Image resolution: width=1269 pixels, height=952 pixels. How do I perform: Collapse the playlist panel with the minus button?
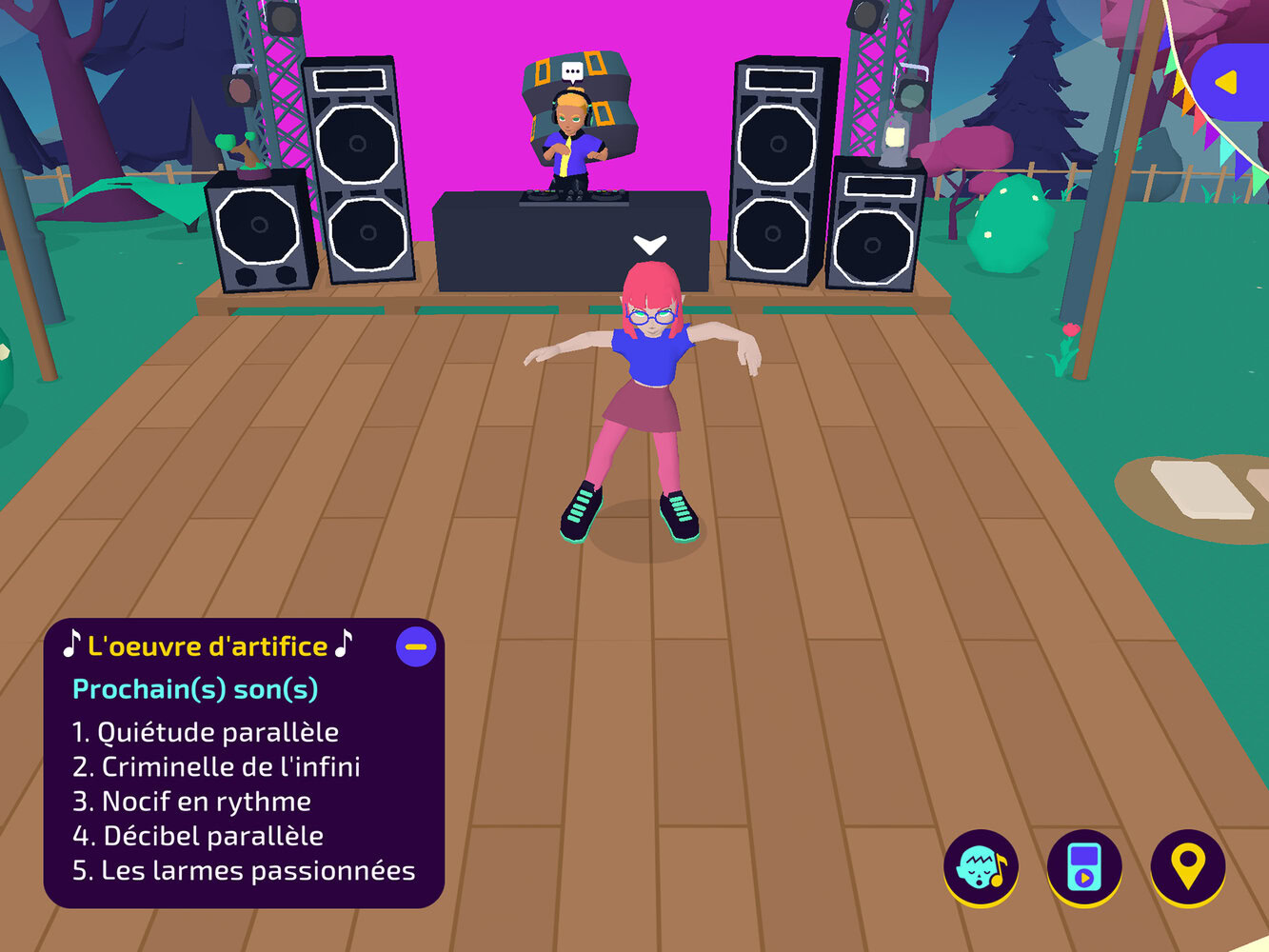(x=416, y=647)
